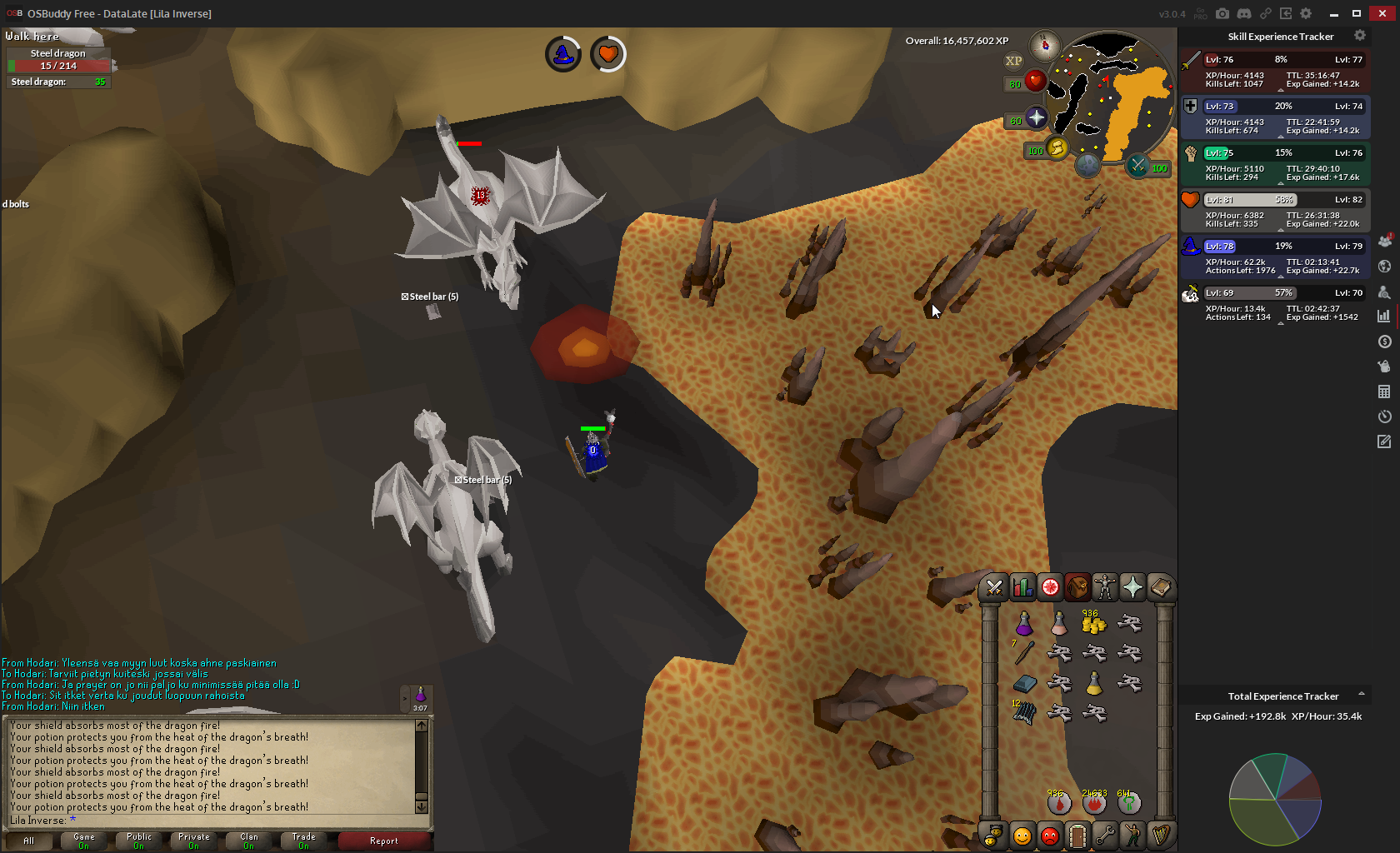
Task: Switch to the Skills stats tab
Action: pyautogui.click(x=1022, y=588)
